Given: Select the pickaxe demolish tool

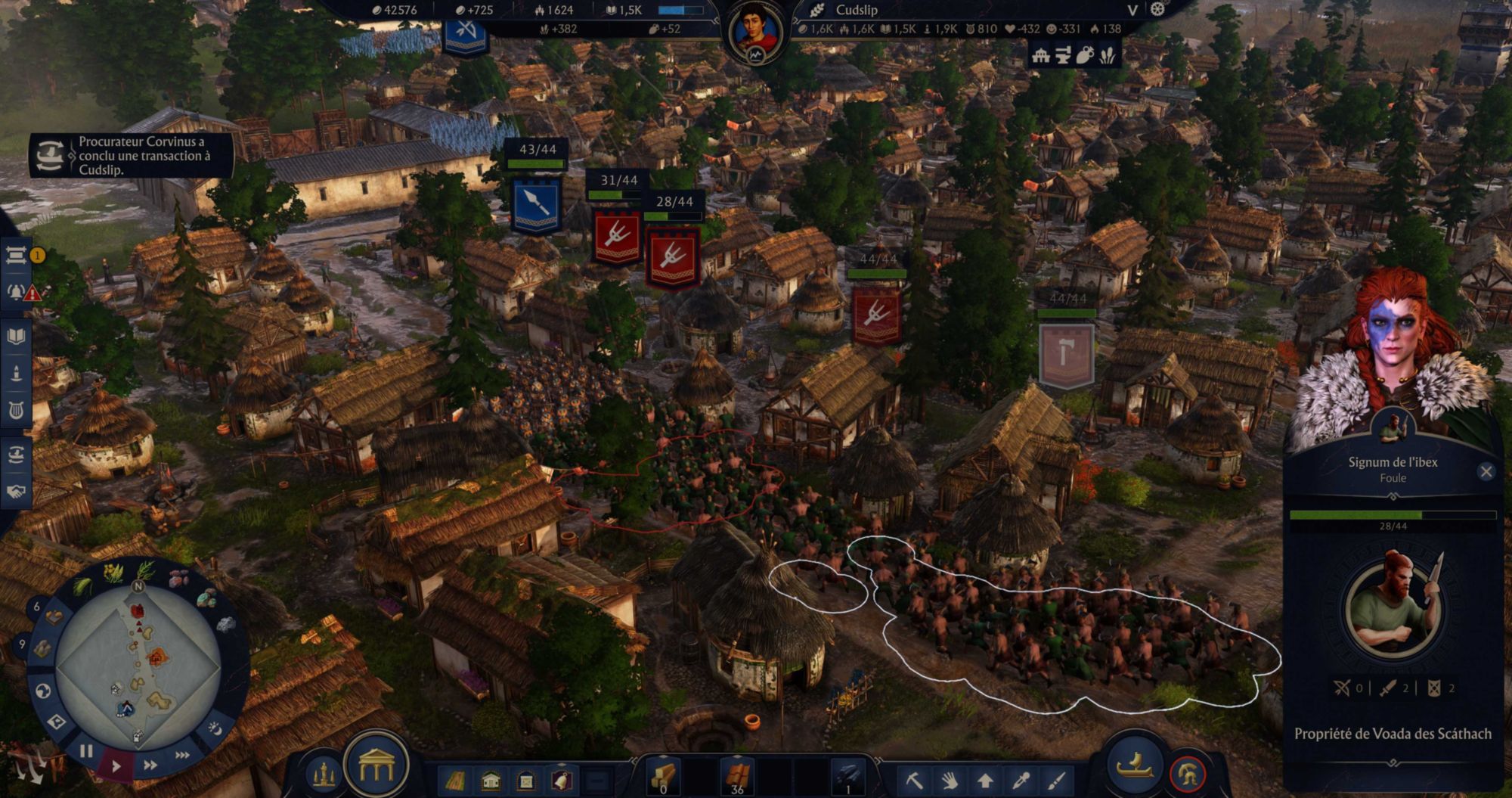Looking at the screenshot, I should click(914, 780).
